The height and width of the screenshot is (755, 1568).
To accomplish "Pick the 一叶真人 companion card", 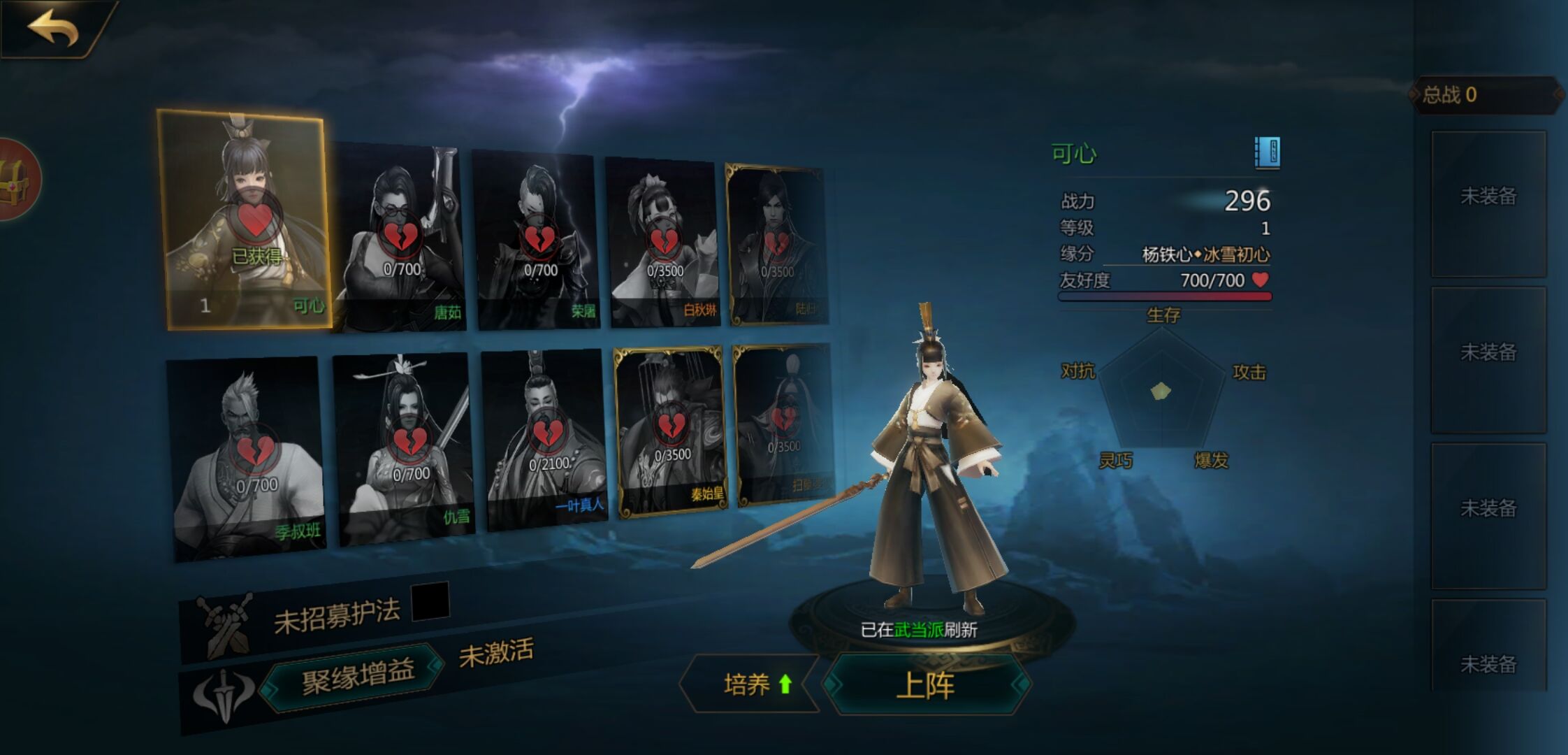I will [x=545, y=439].
